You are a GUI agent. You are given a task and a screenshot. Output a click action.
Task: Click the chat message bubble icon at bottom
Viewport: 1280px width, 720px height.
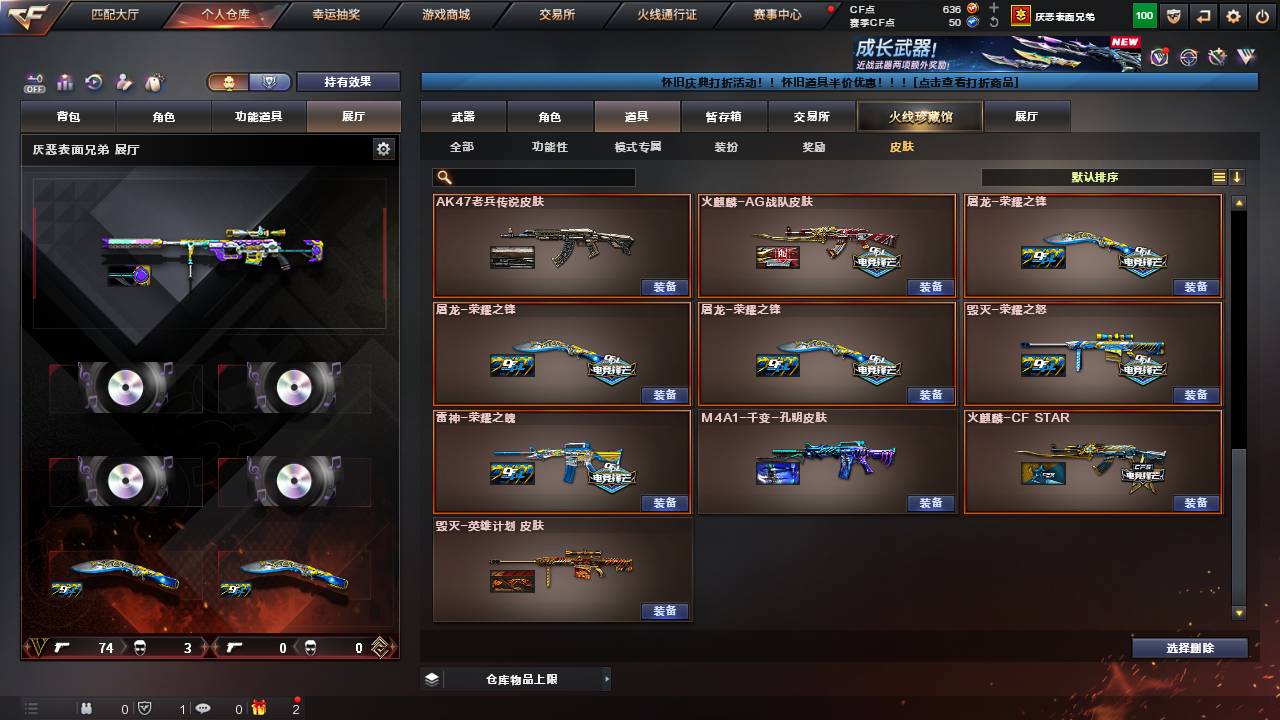tap(203, 708)
